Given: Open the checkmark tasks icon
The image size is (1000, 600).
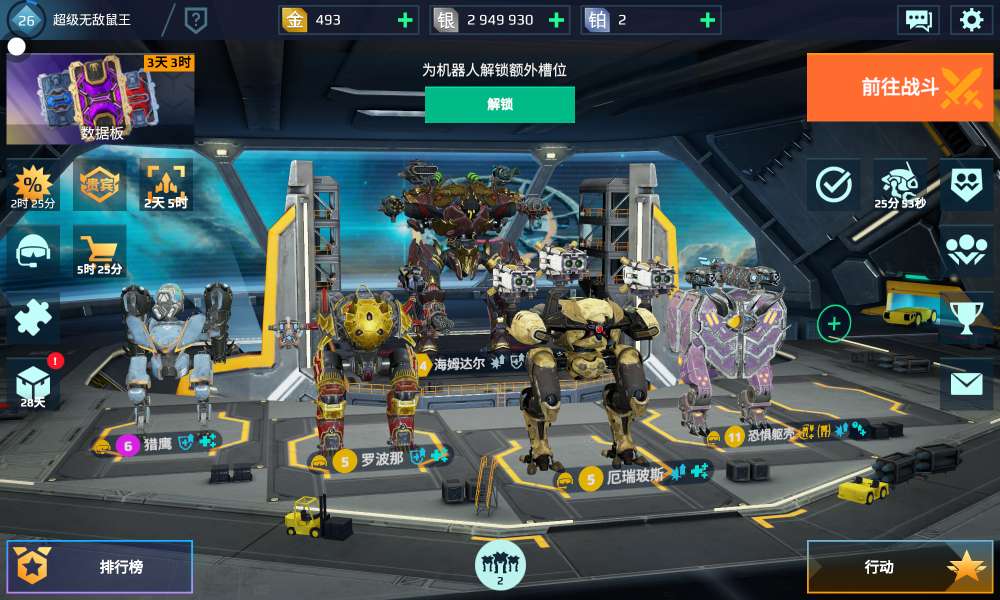Looking at the screenshot, I should click(833, 184).
